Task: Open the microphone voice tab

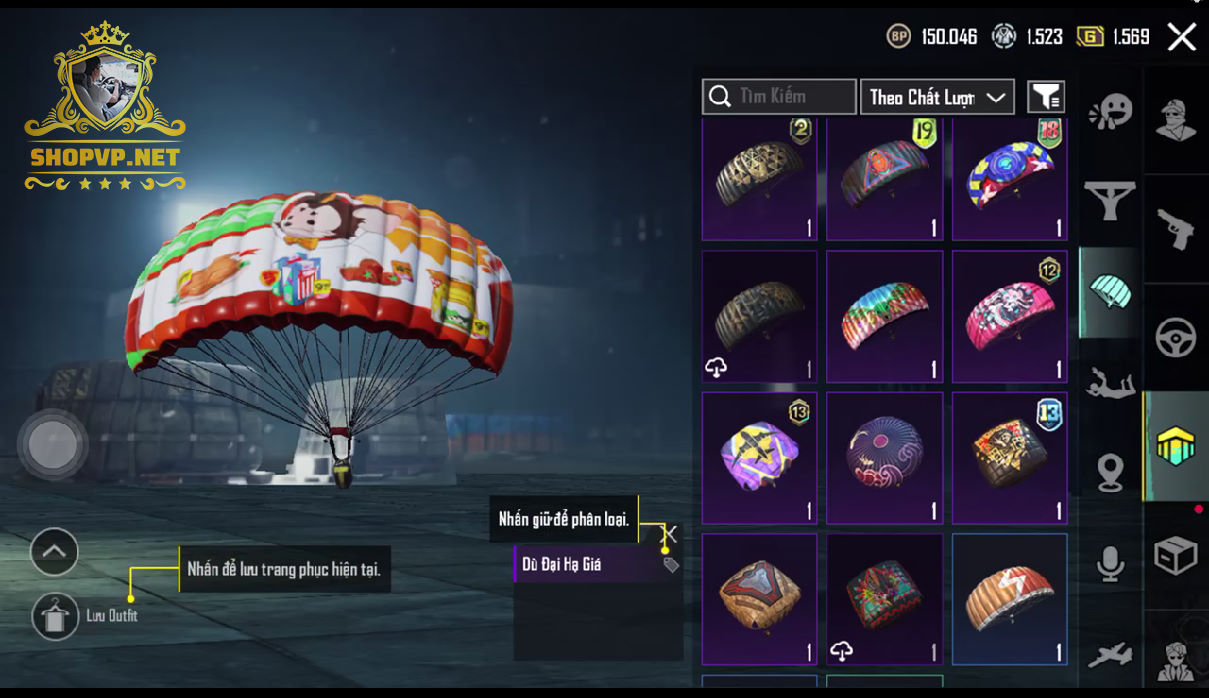Action: pos(1110,564)
